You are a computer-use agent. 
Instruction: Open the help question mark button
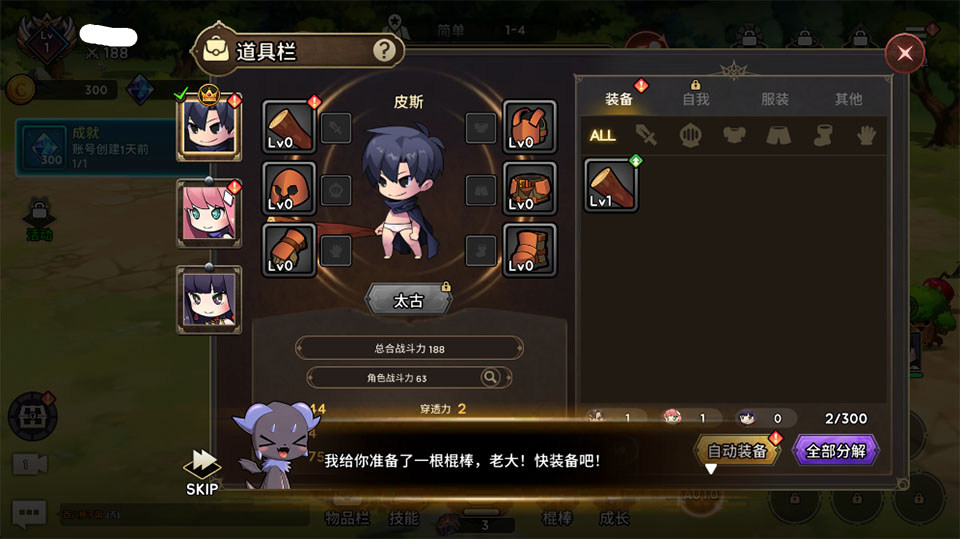click(x=384, y=51)
